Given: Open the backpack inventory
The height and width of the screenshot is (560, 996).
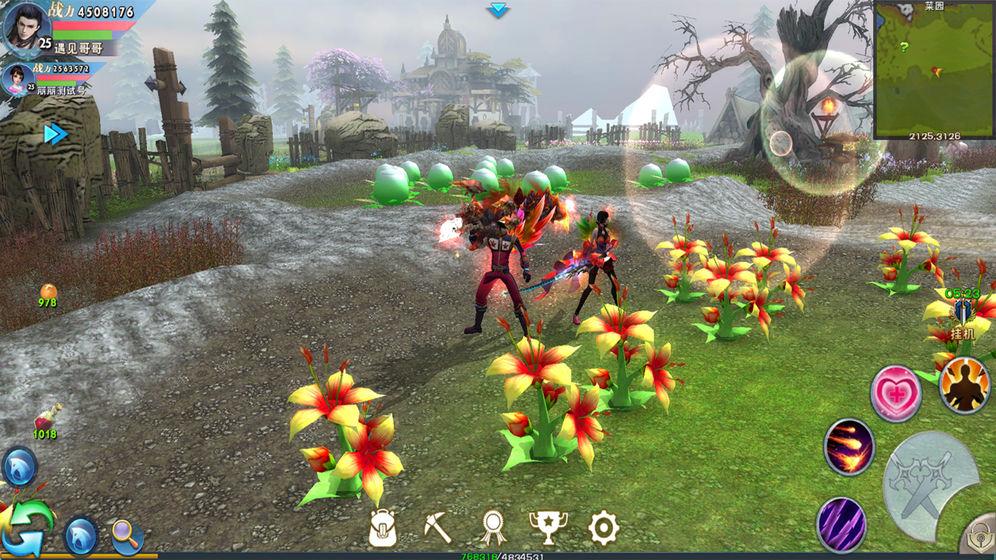Looking at the screenshot, I should pyautogui.click(x=383, y=528).
